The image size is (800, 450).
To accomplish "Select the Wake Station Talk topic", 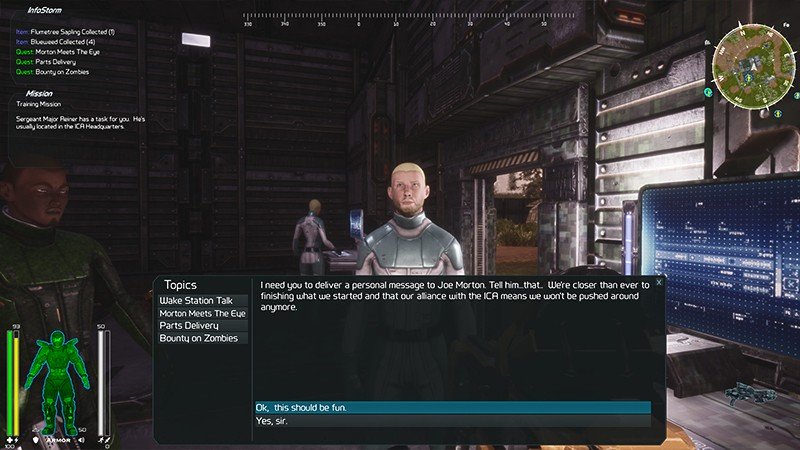I will click(x=197, y=300).
